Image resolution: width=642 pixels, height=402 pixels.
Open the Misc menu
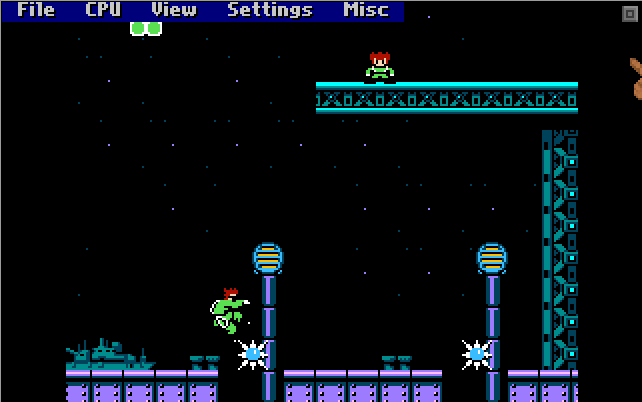(366, 11)
